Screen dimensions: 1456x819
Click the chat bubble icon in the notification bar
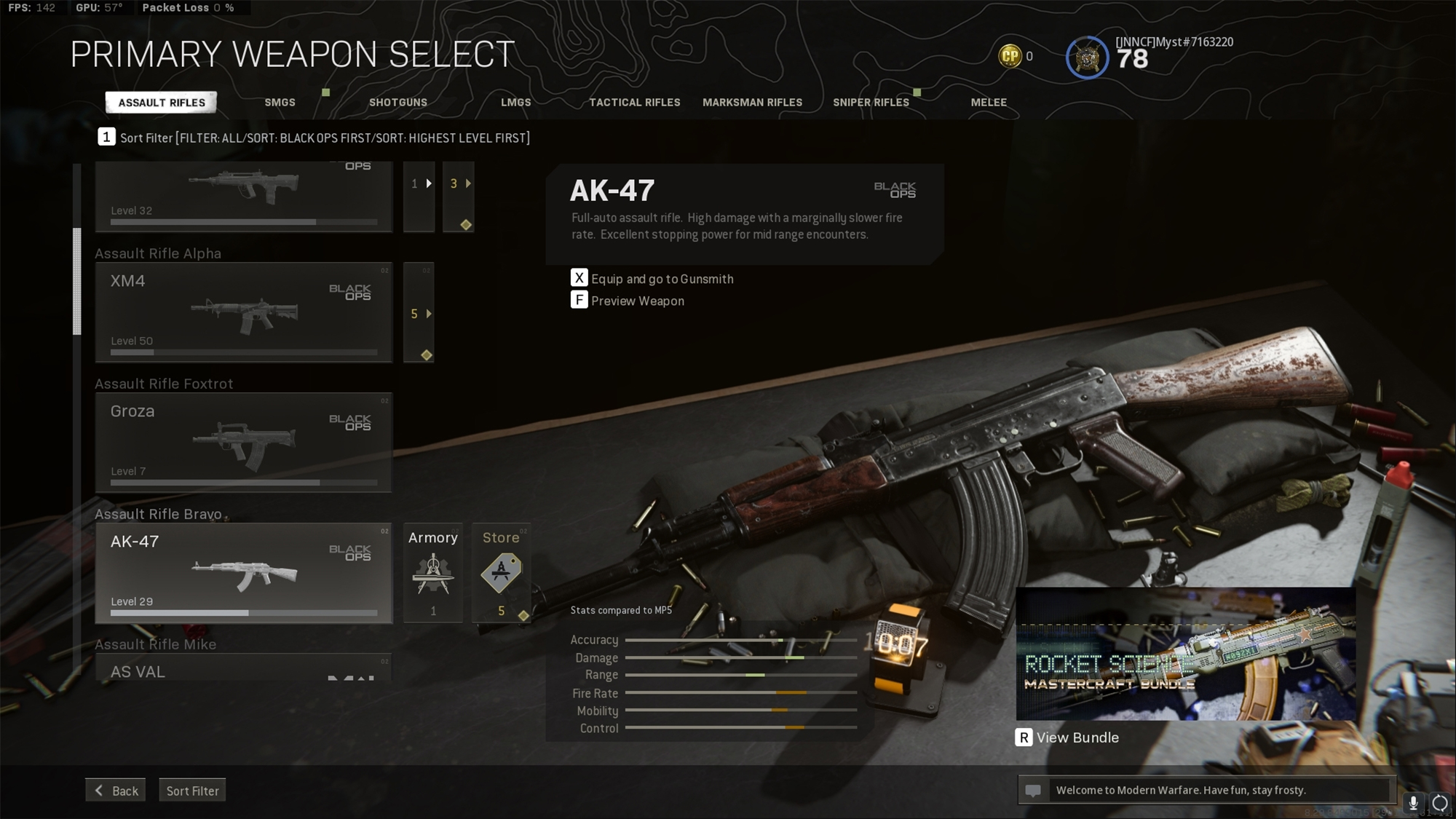1034,789
